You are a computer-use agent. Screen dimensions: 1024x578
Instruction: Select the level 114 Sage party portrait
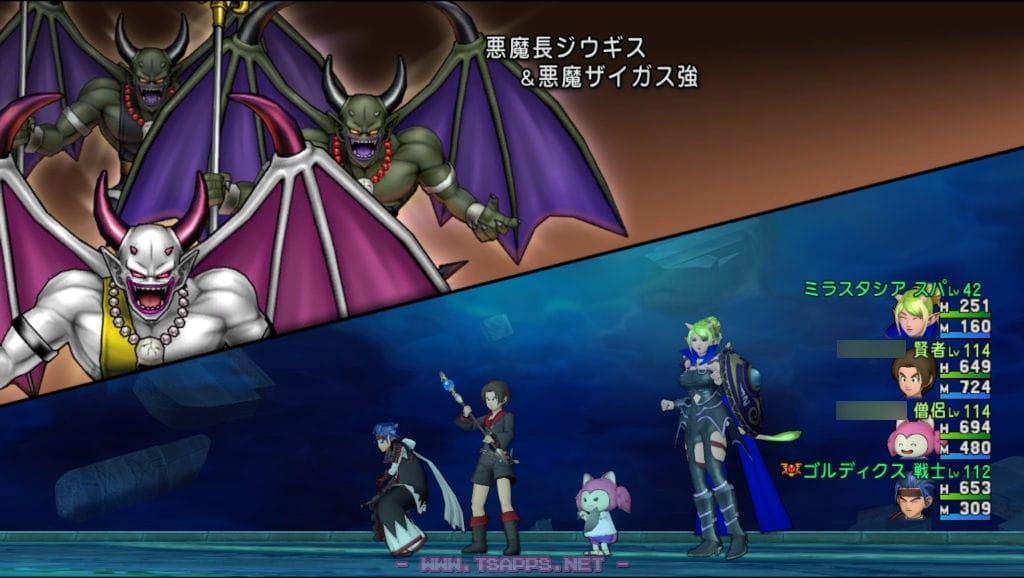click(x=913, y=377)
